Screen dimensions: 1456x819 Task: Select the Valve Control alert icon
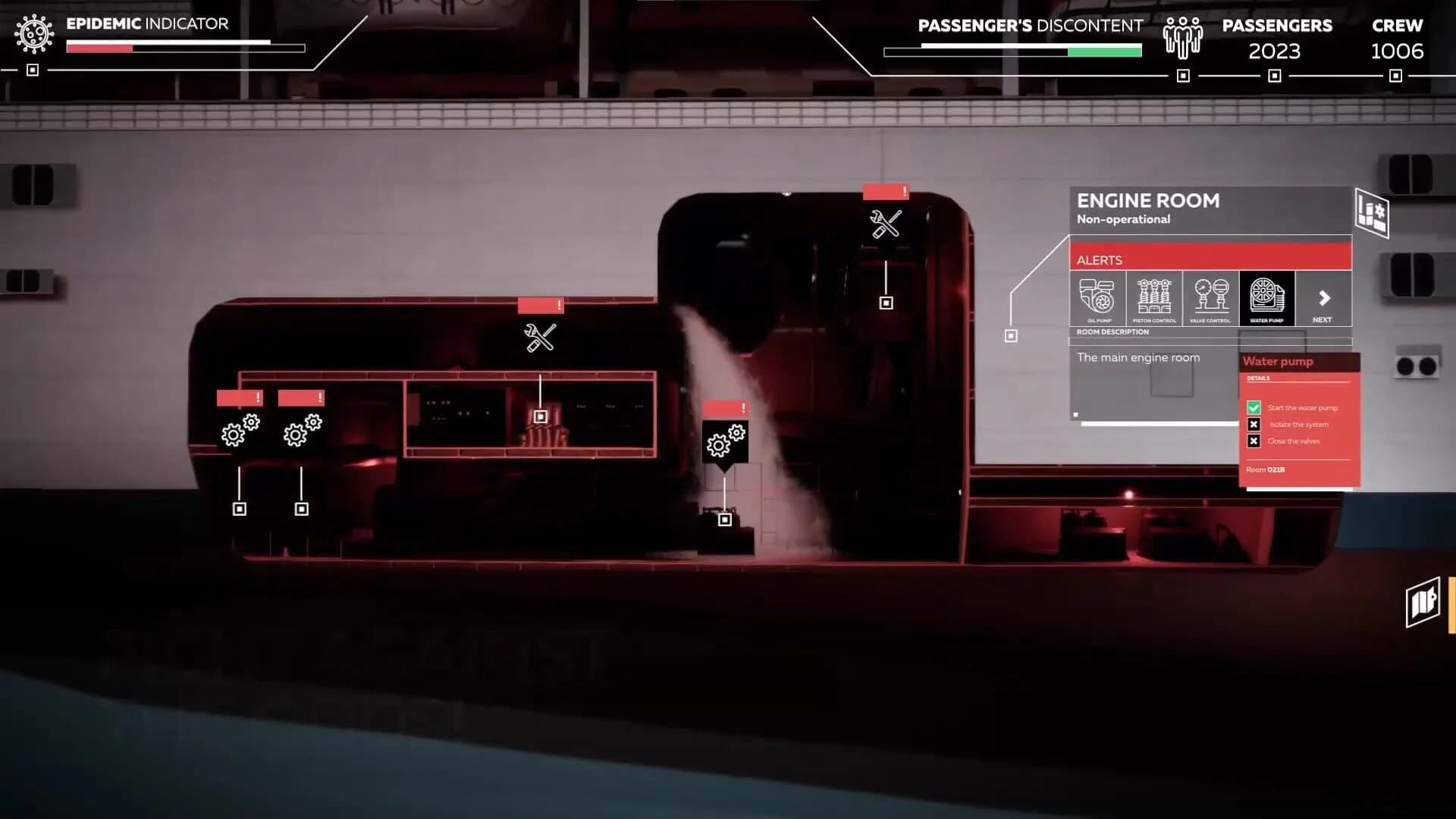(1211, 299)
